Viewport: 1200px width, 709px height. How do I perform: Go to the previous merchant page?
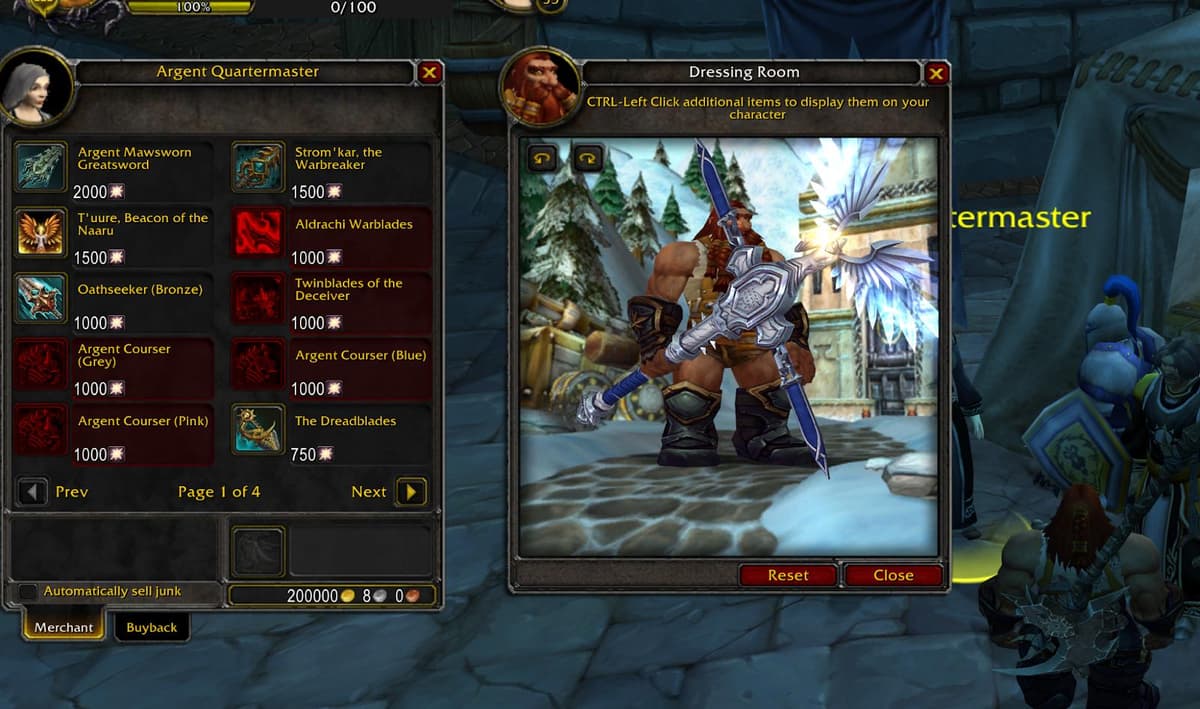click(33, 491)
